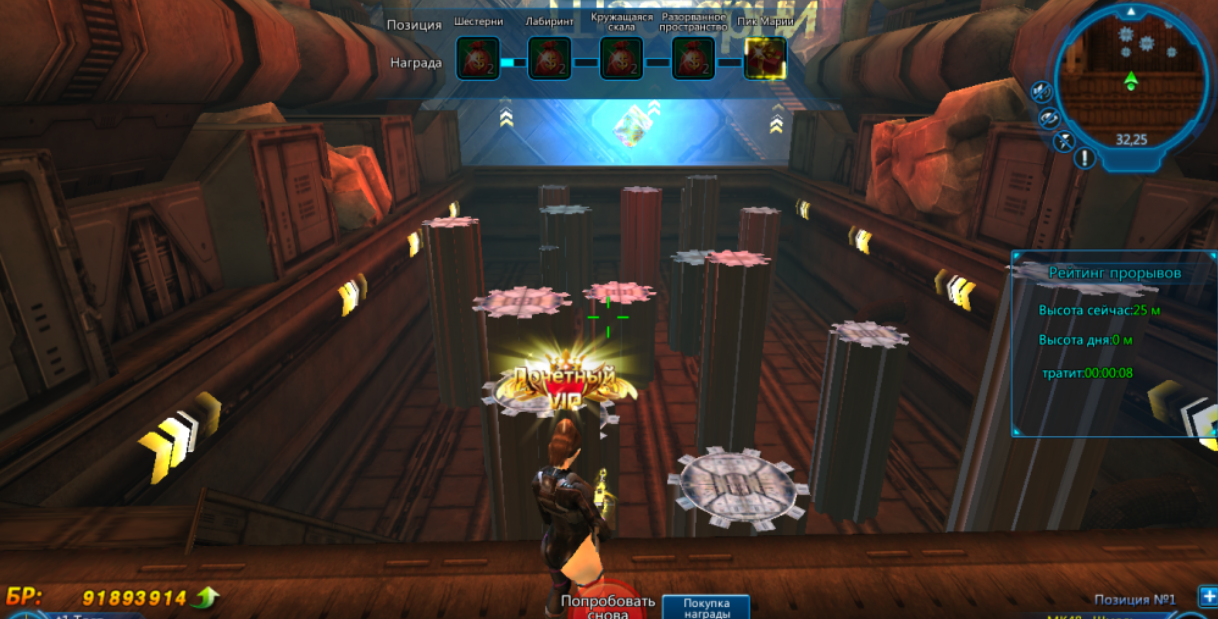The height and width of the screenshot is (619, 1218).
Task: Select the Лабиринт stage reward bag
Action: click(x=549, y=58)
